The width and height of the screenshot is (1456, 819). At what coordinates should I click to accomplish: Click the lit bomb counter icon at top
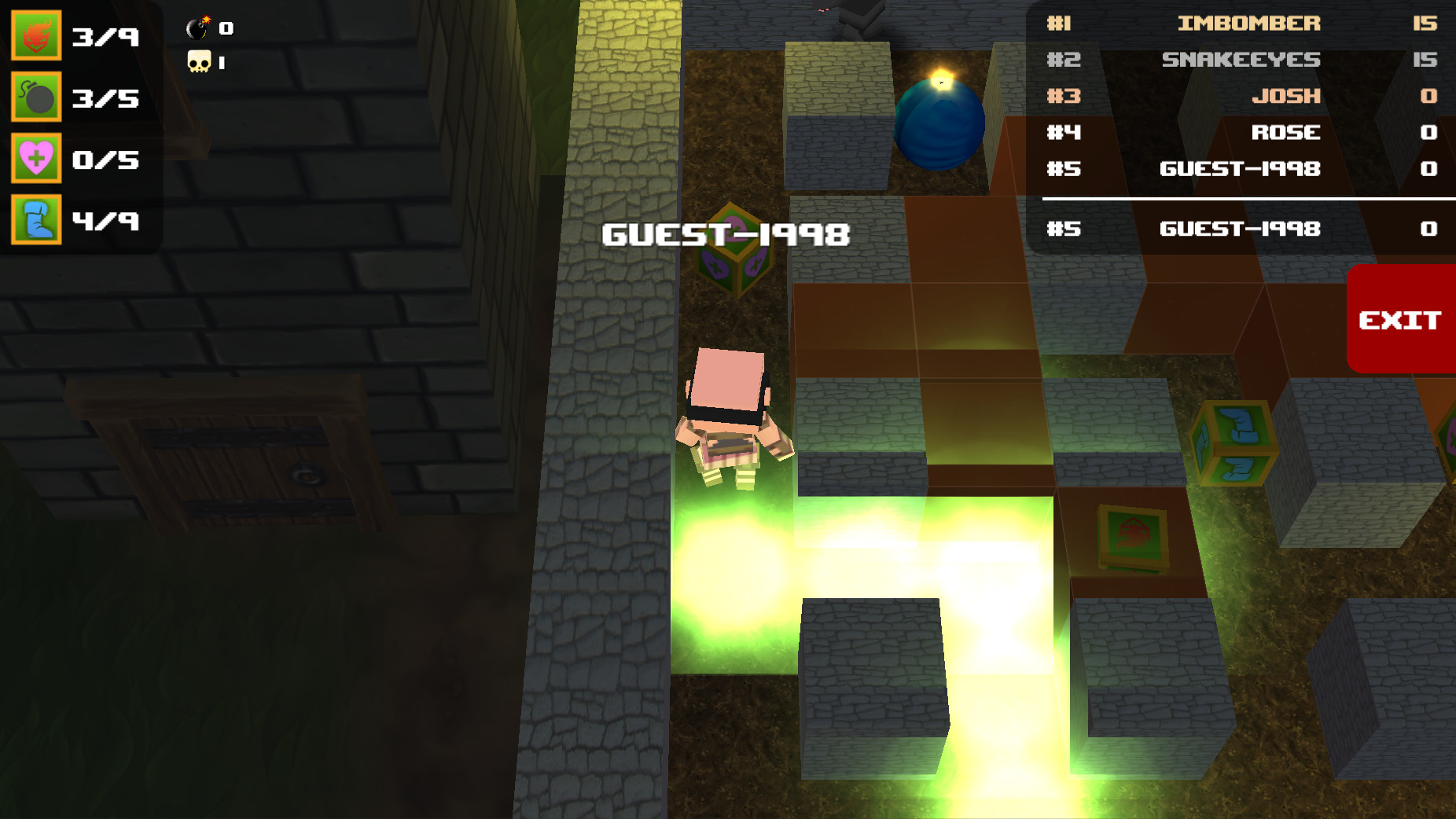tap(197, 28)
